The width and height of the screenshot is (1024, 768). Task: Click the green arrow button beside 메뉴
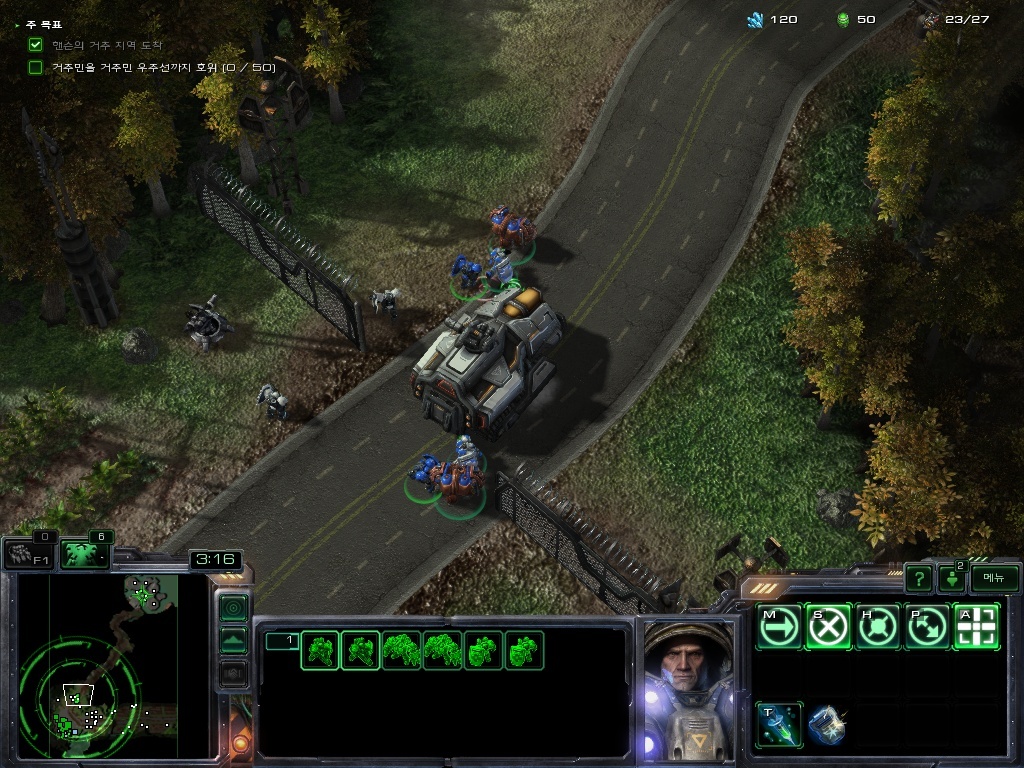pyautogui.click(x=951, y=579)
